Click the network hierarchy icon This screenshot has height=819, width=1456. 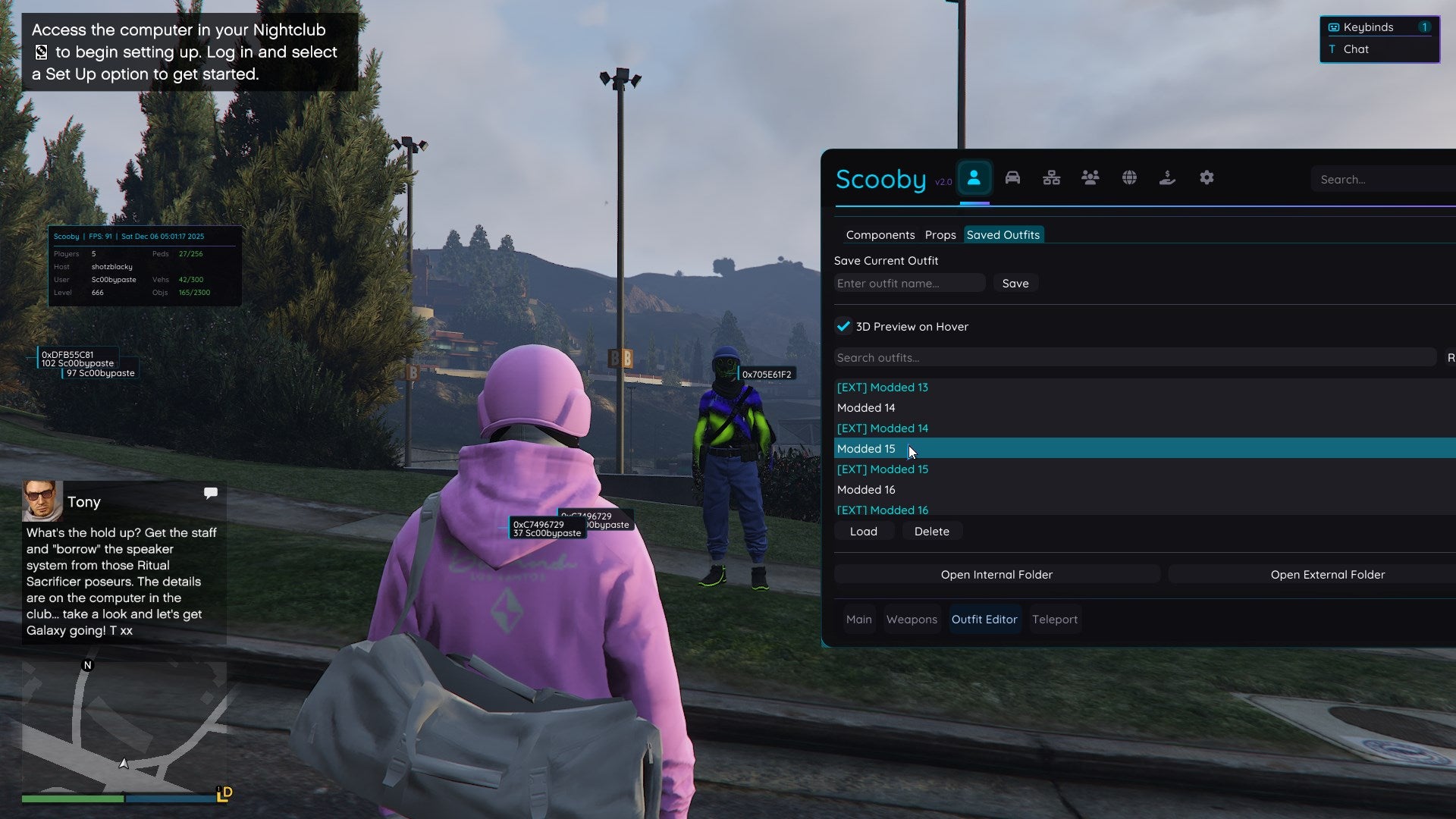point(1052,177)
